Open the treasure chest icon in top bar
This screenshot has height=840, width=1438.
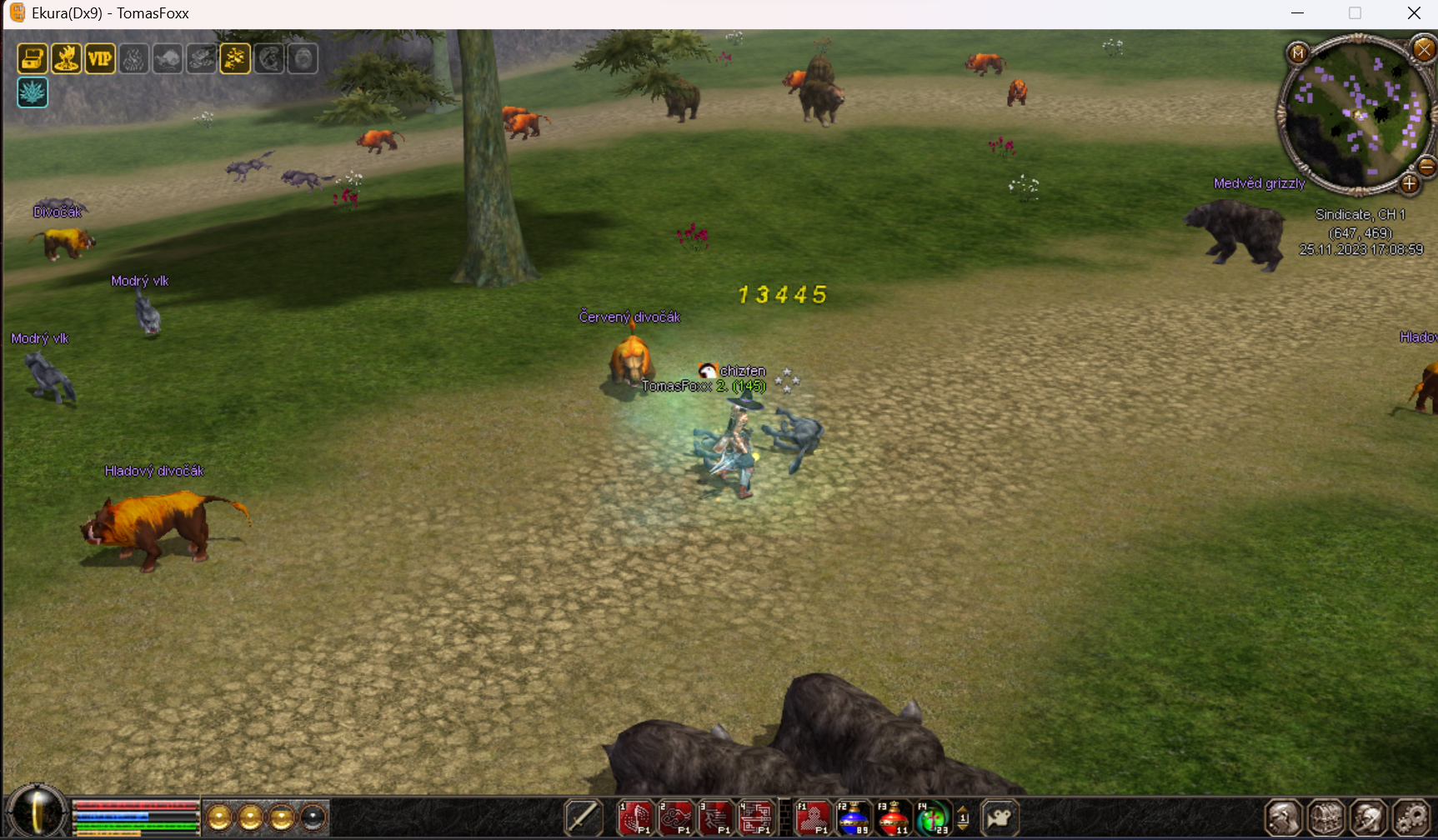coord(33,58)
